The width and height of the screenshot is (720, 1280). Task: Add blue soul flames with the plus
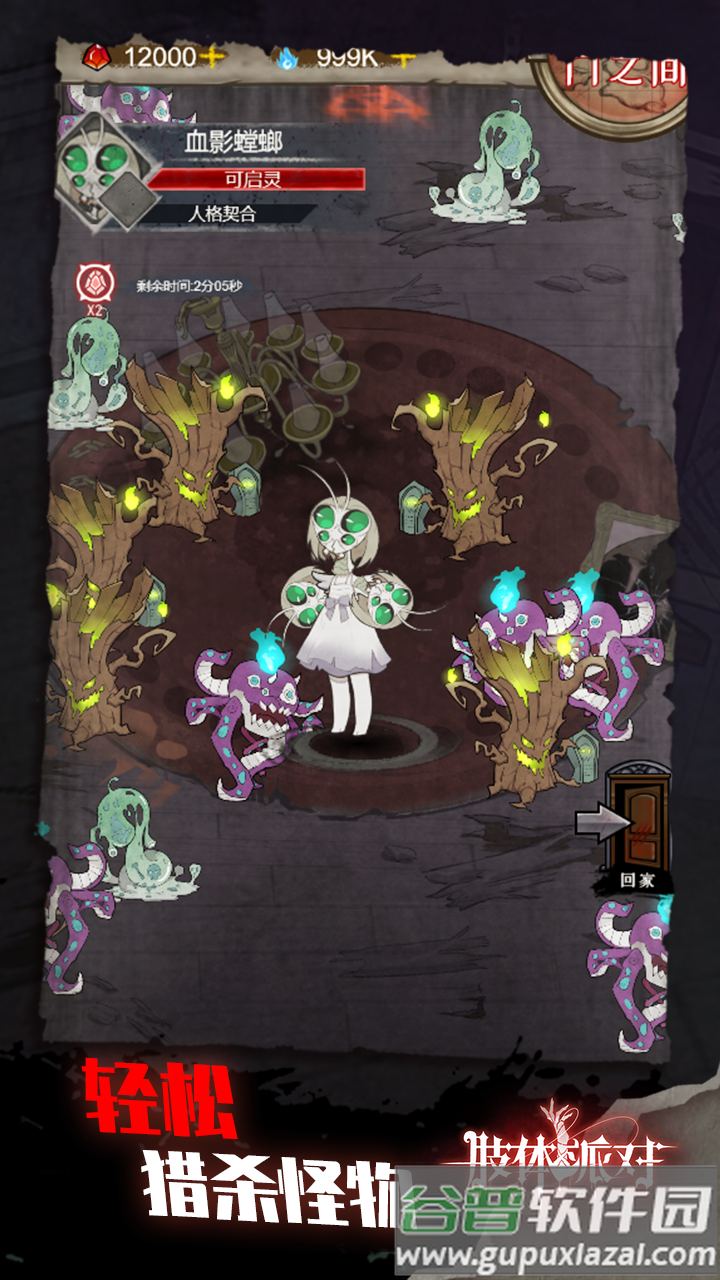[402, 57]
